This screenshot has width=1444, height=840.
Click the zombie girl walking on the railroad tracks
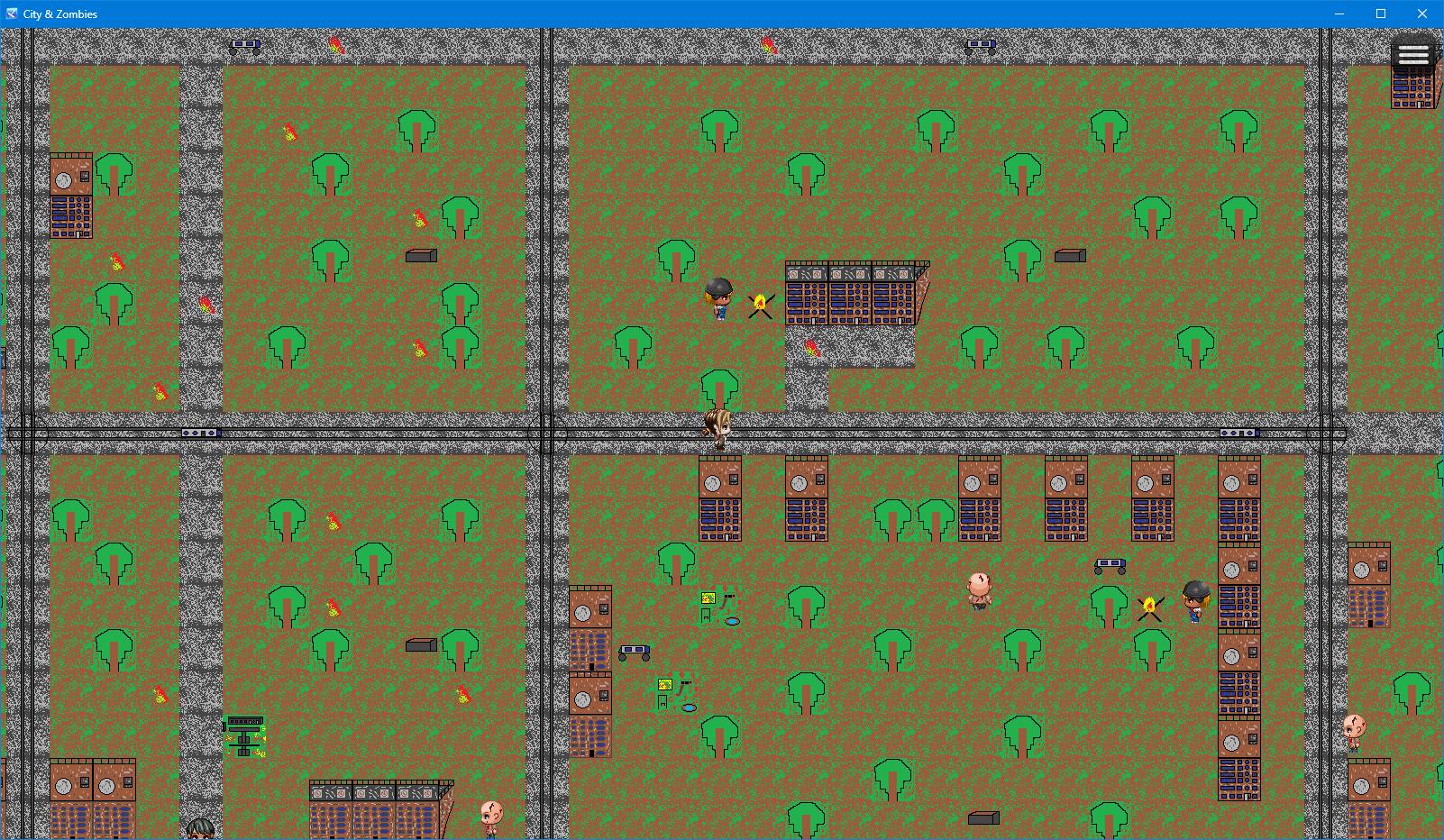click(x=717, y=428)
